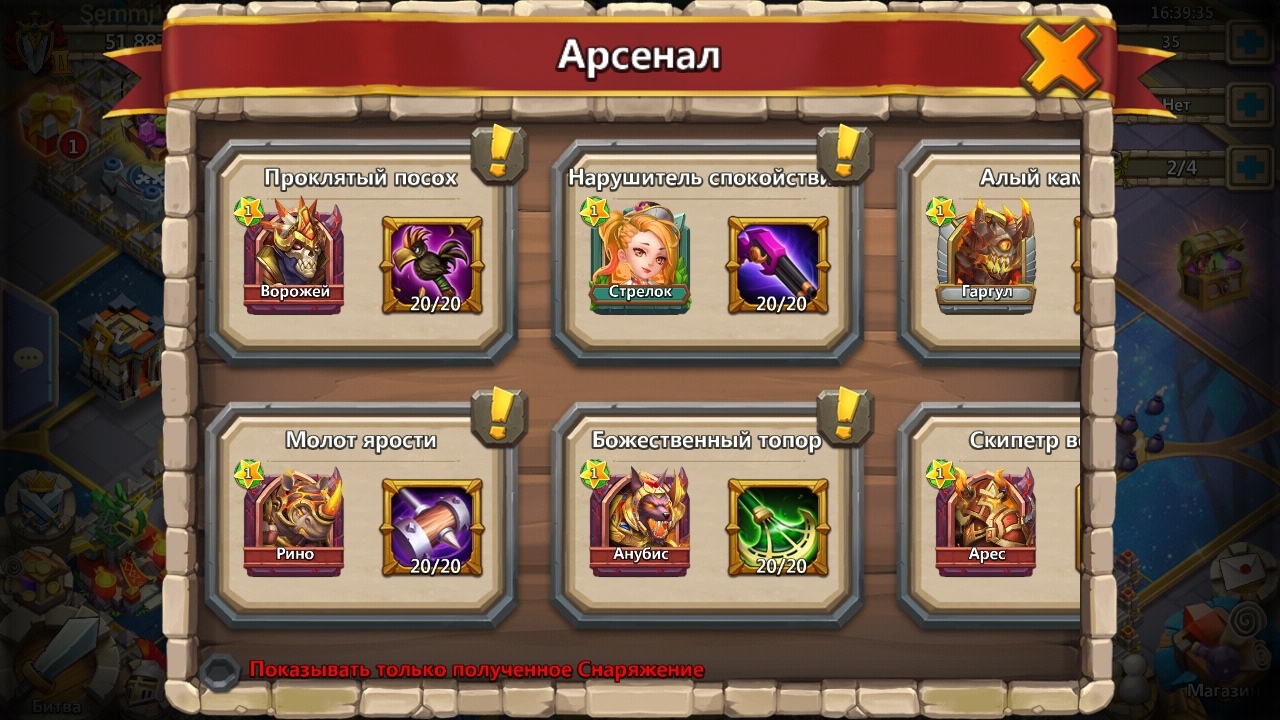Click the exclamation badge on Божественный топор
1280x720 pixels.
point(845,415)
